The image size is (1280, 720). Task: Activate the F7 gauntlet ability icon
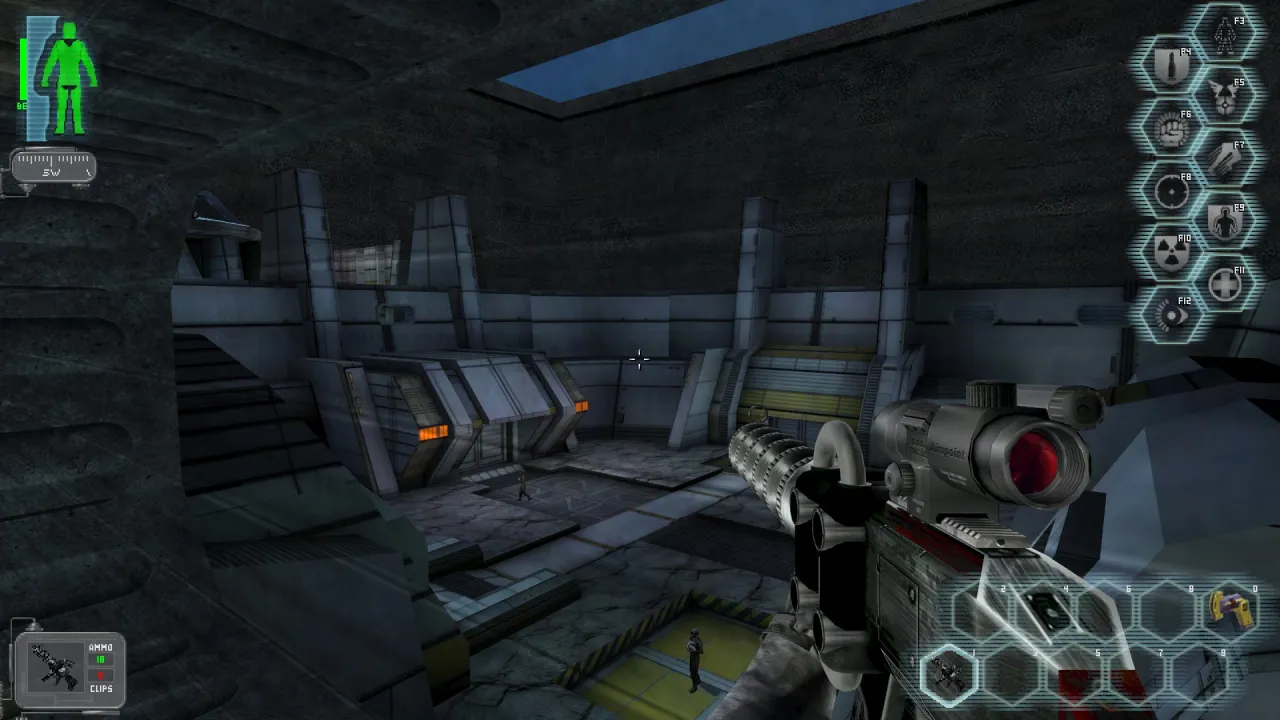1224,158
